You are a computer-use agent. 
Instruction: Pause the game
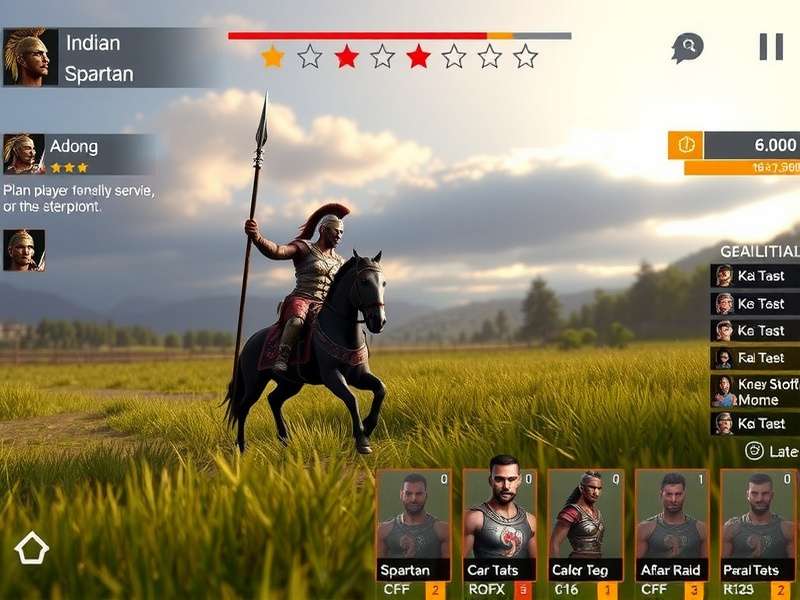coord(771,46)
